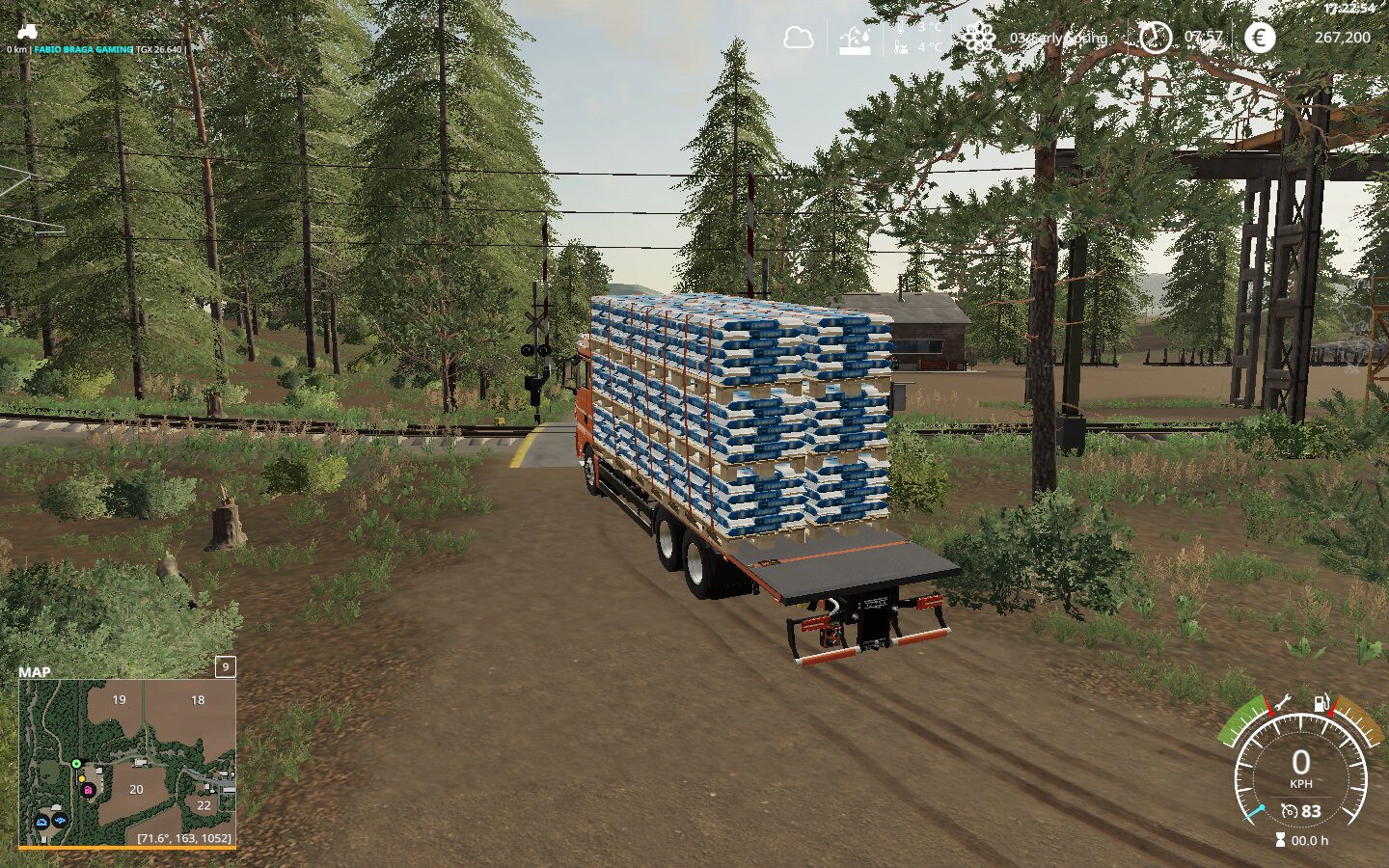Click the tractor vehicle icon
1389x868 pixels.
[x=27, y=32]
